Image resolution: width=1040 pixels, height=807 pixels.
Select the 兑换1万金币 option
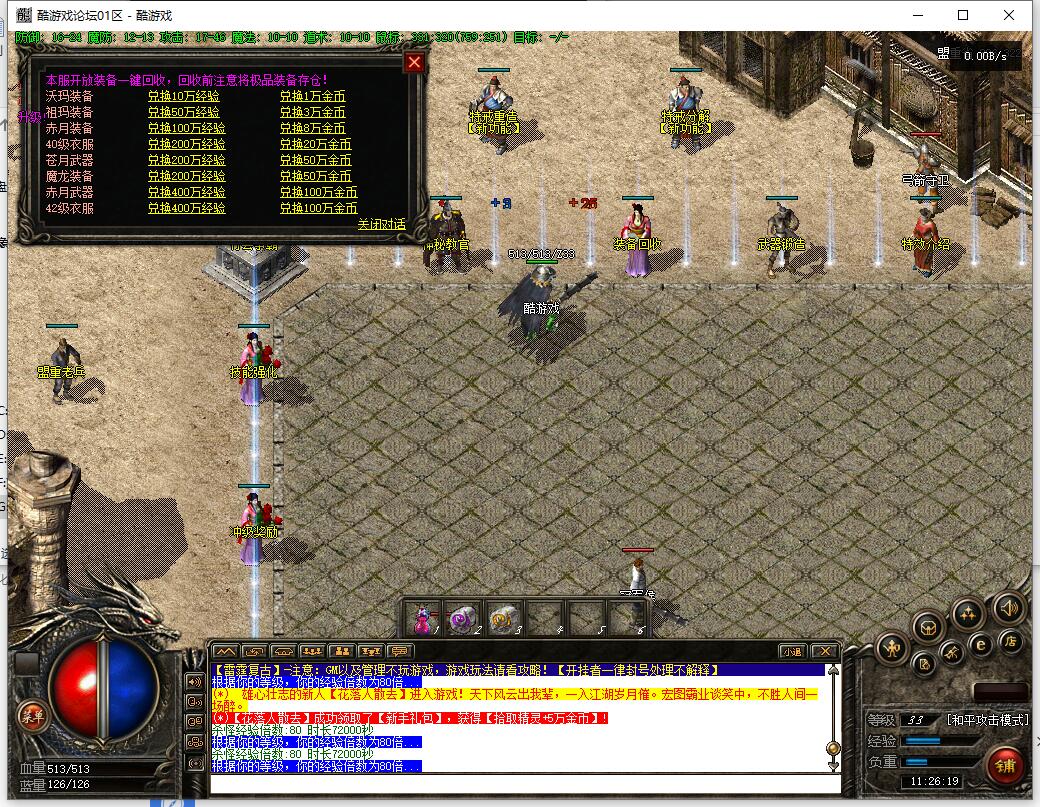click(x=312, y=96)
